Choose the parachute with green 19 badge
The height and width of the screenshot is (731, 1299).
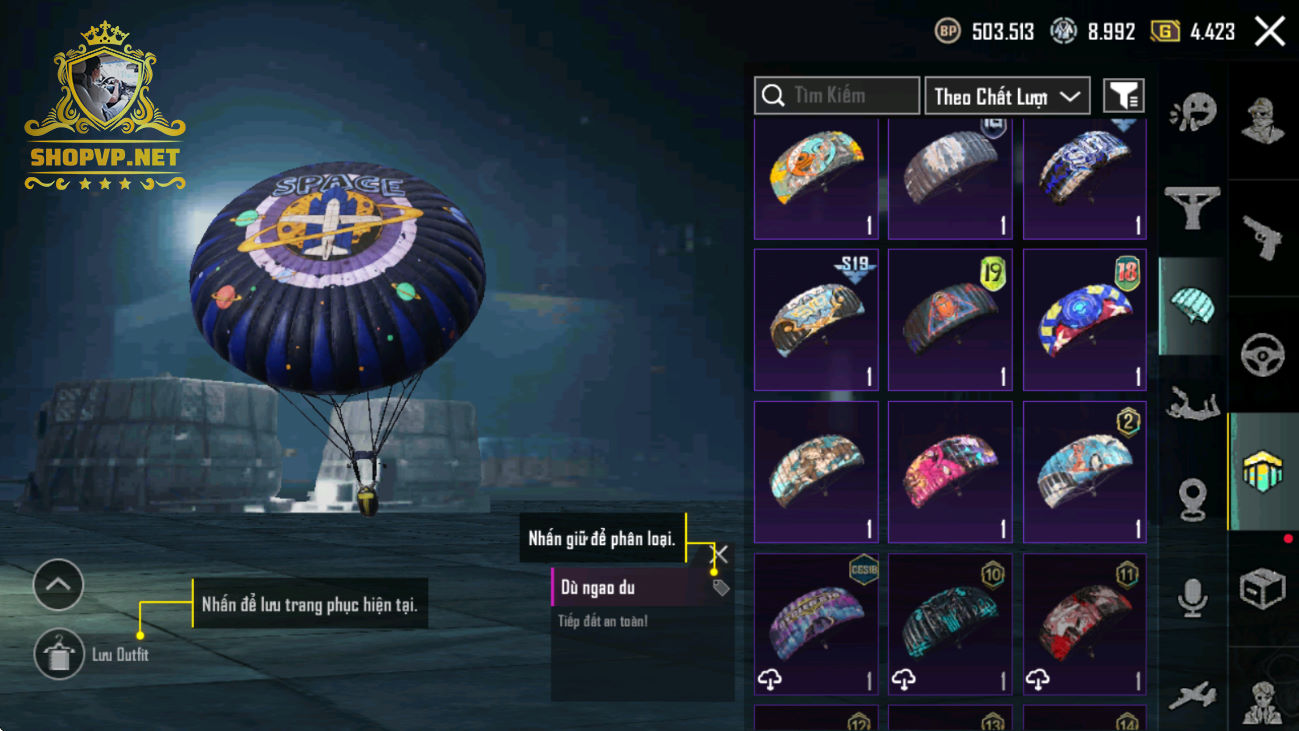click(x=950, y=319)
